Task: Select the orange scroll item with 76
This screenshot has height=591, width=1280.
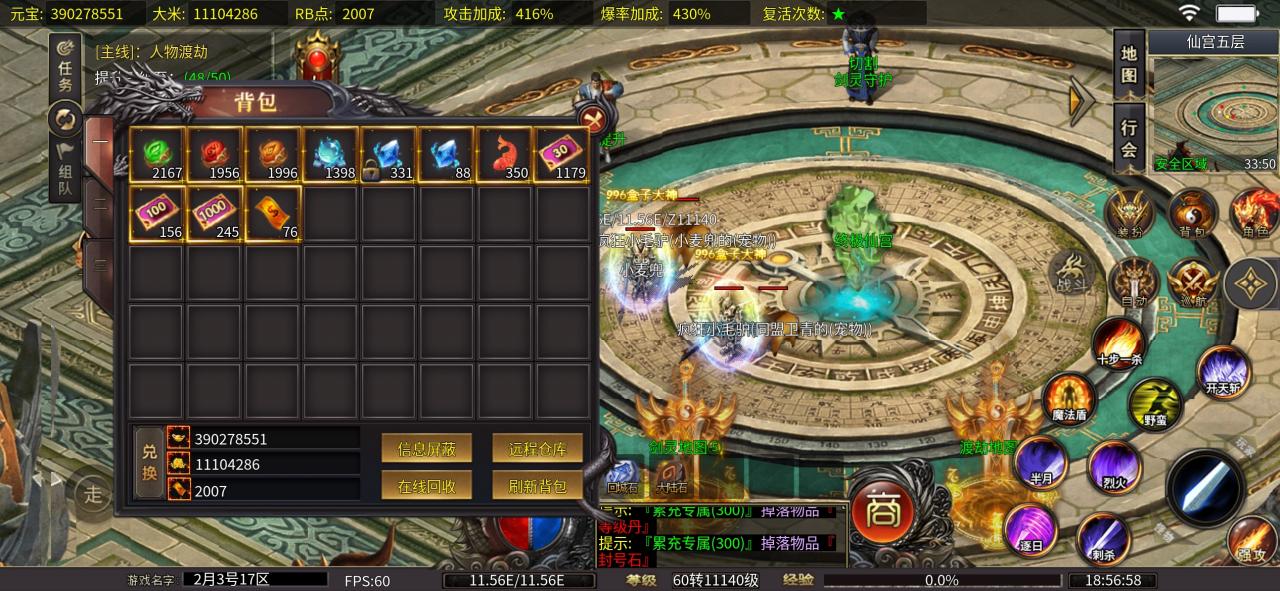Action: click(x=273, y=213)
